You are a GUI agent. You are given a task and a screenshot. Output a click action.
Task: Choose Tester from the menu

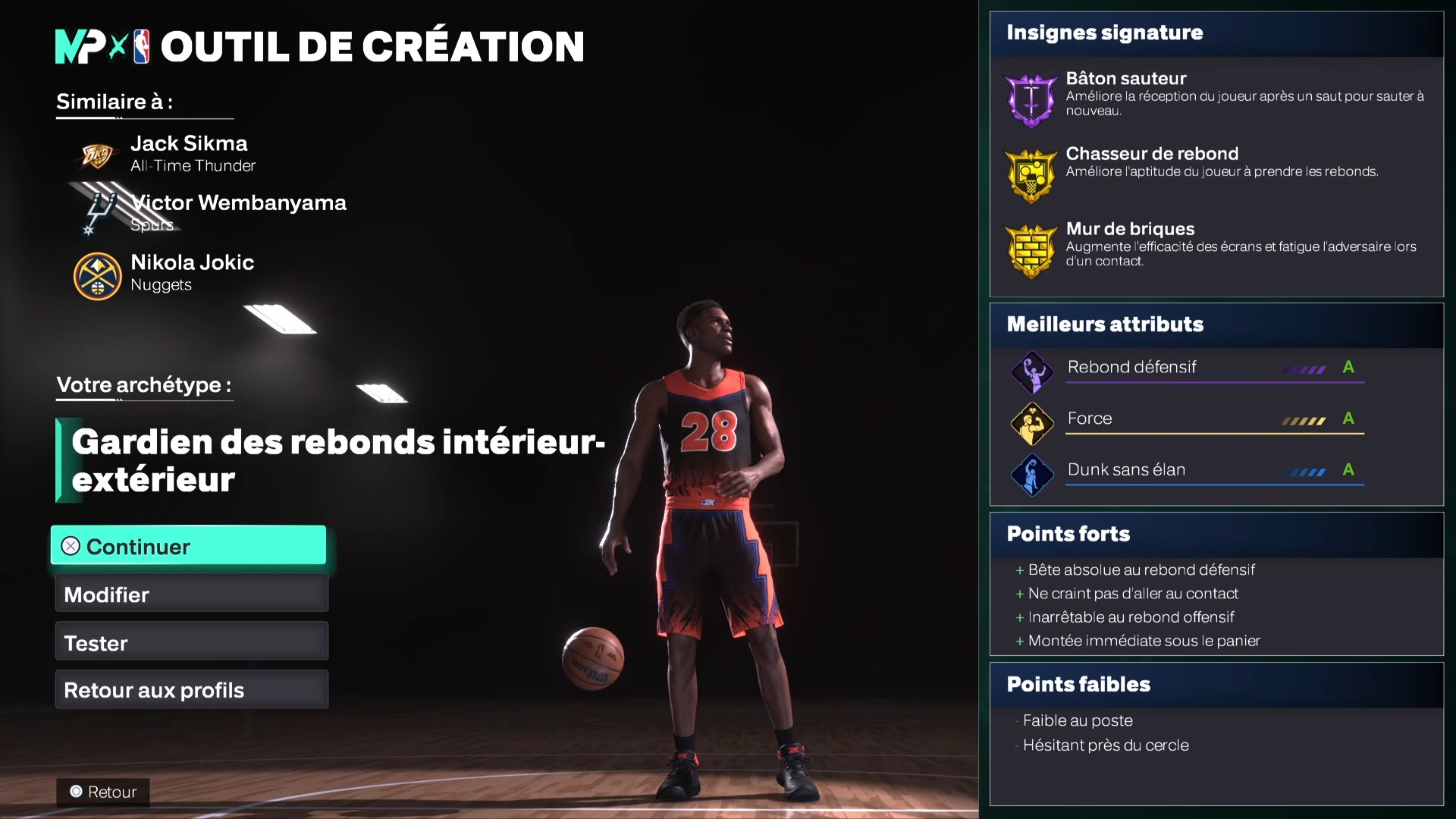click(x=190, y=642)
